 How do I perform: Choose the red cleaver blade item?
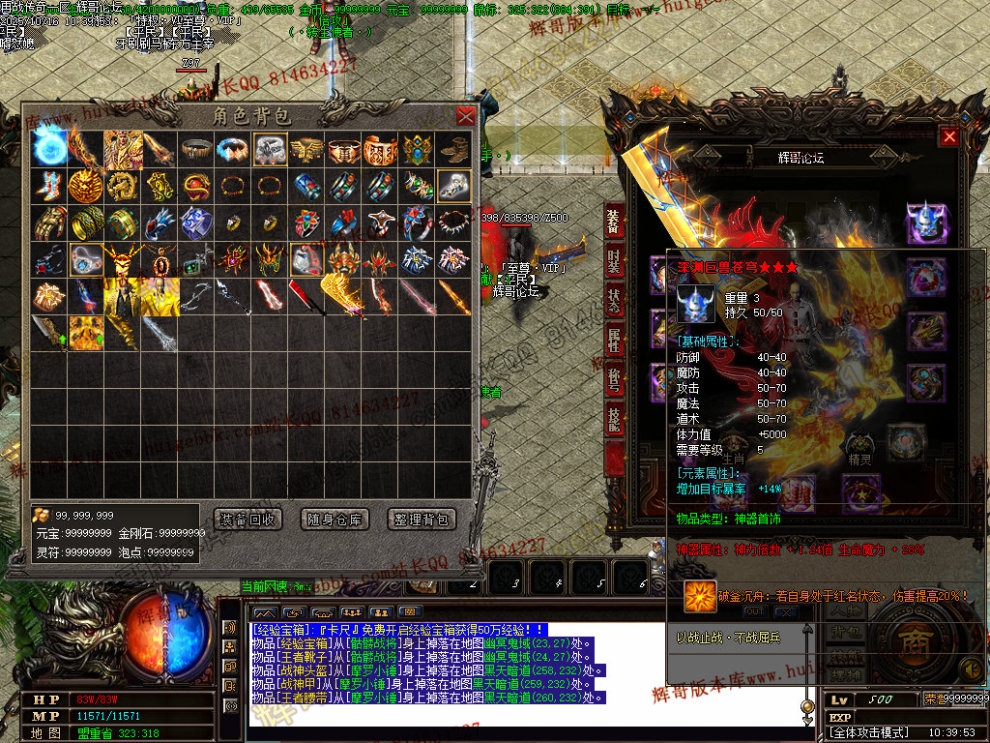(x=306, y=296)
